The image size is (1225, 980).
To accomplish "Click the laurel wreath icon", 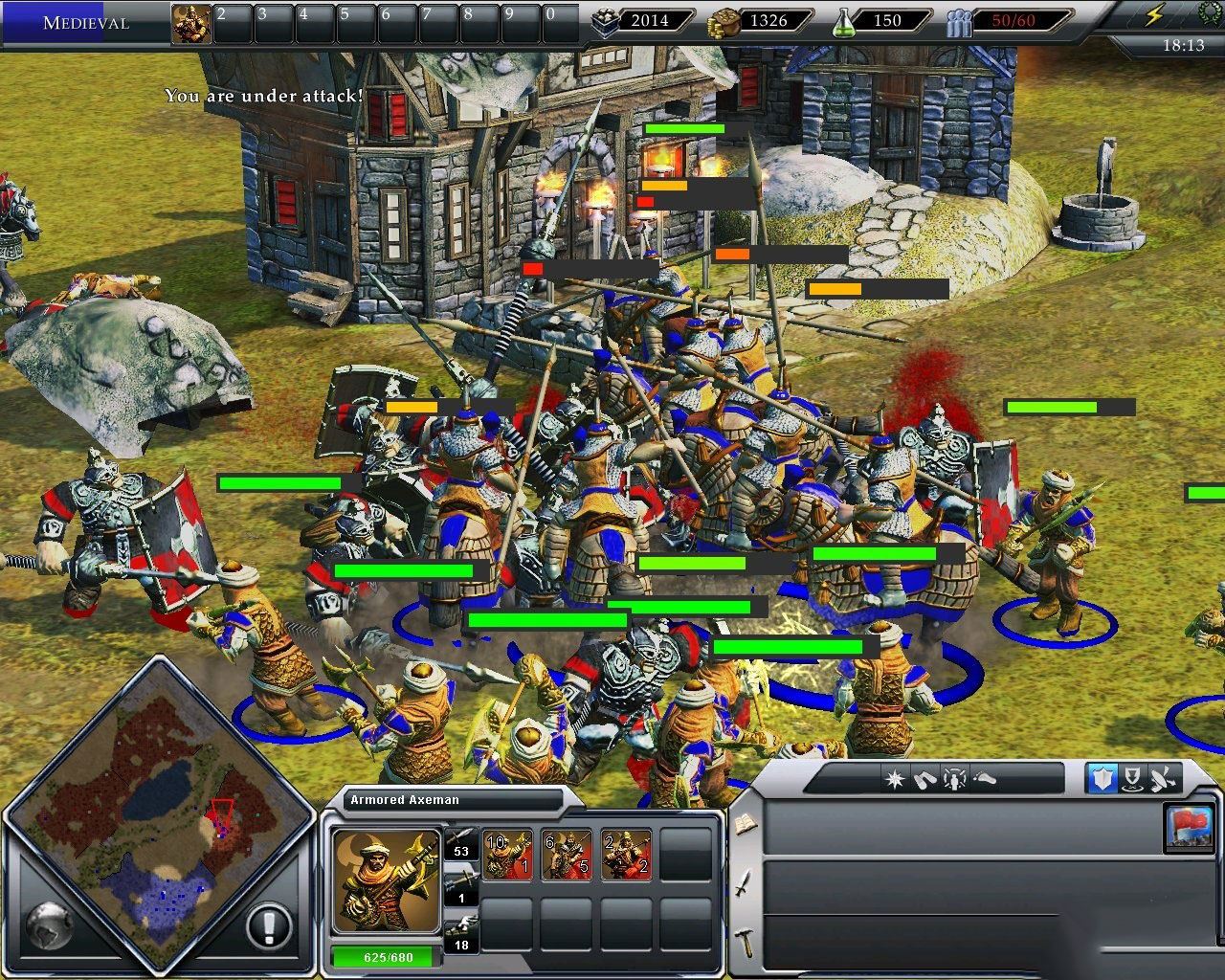I will pos(1209,13).
